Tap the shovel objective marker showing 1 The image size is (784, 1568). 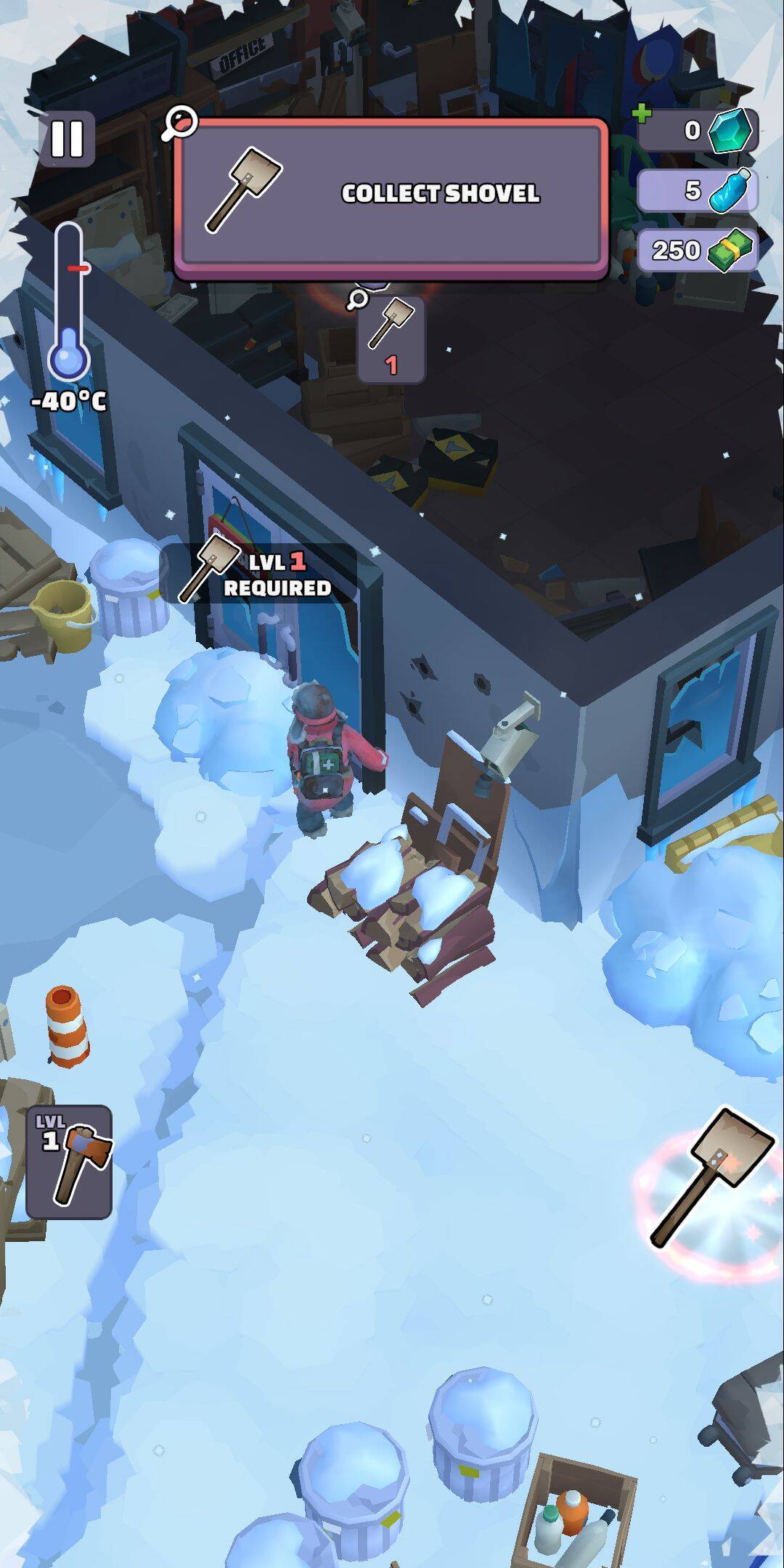(x=391, y=340)
